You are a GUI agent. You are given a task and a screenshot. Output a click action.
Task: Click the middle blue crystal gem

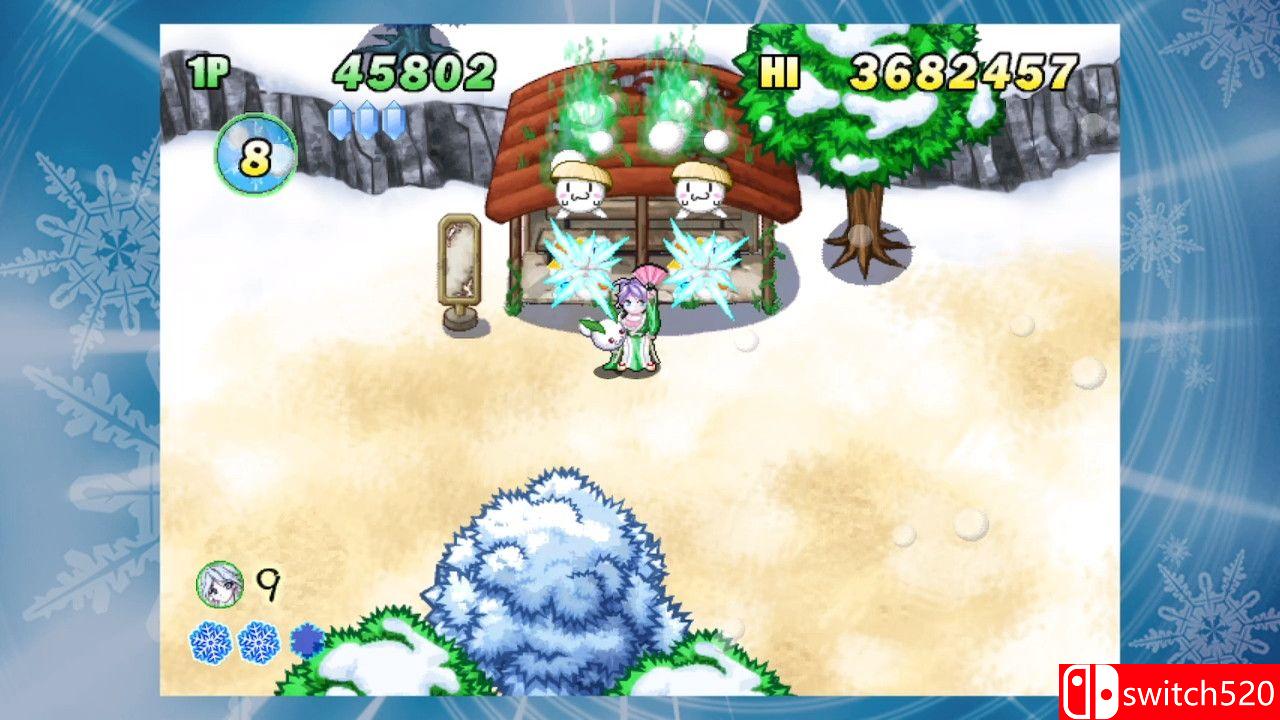366,120
